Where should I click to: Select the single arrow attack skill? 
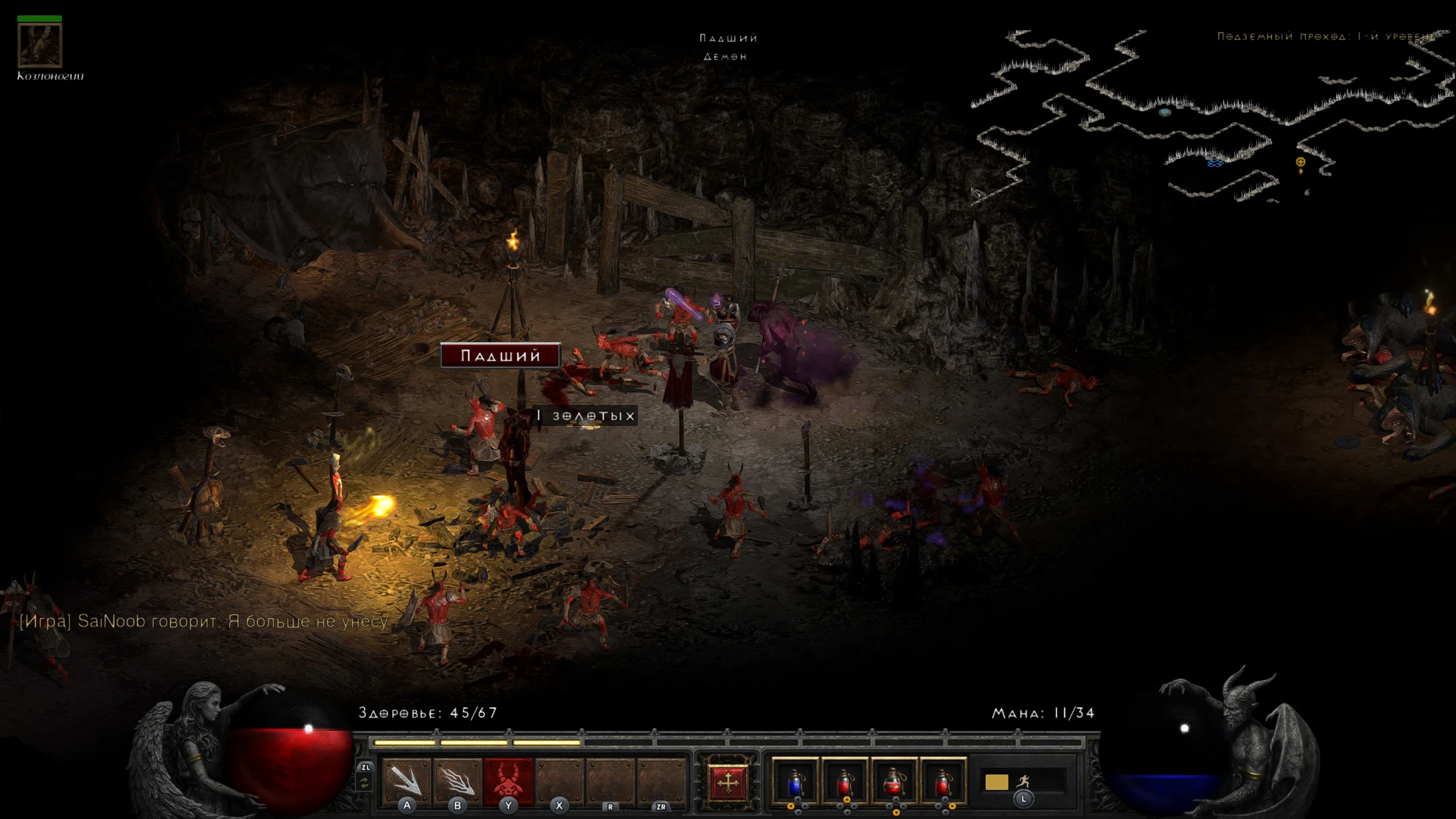(x=407, y=781)
